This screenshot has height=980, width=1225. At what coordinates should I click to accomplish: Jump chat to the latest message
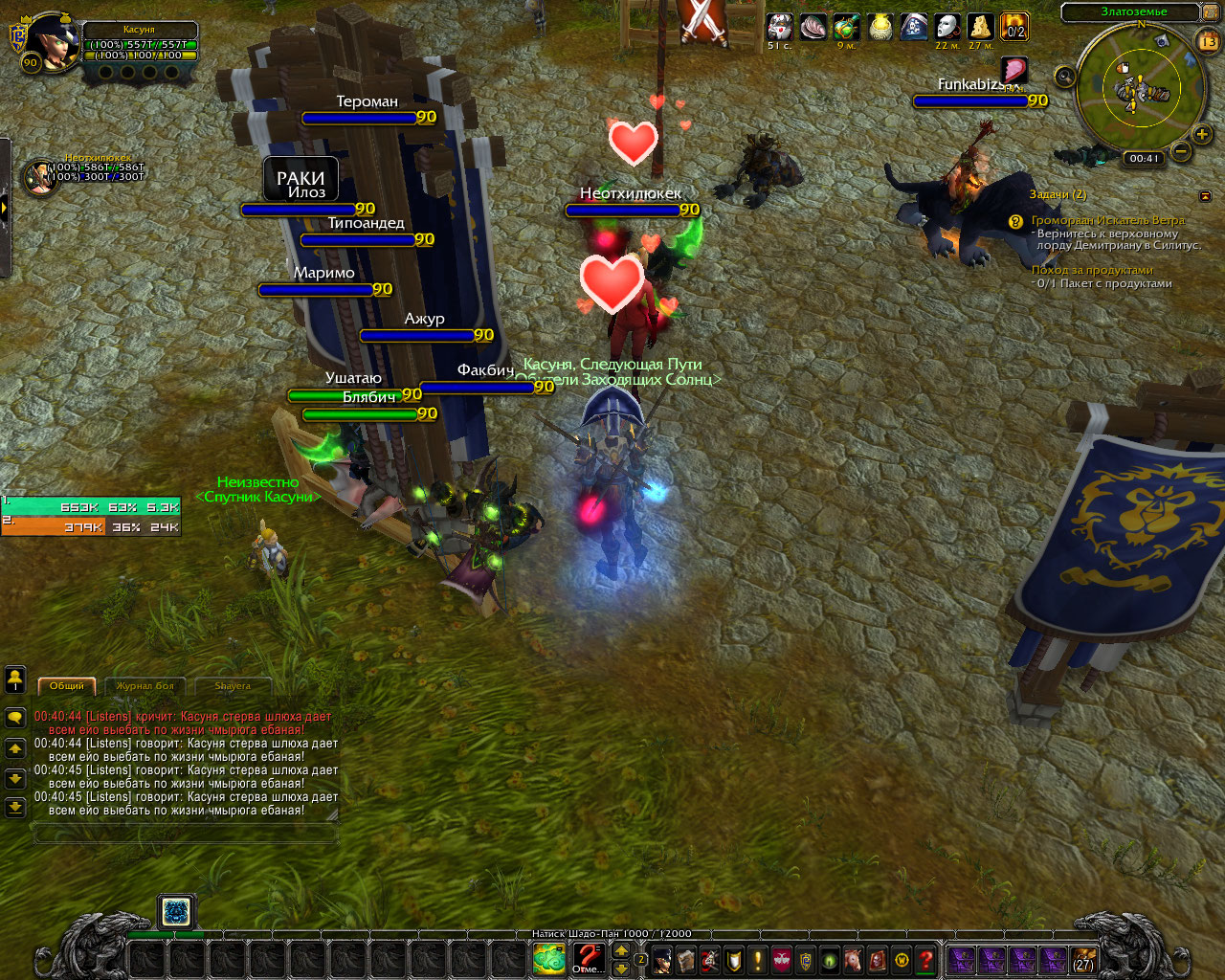pyautogui.click(x=15, y=808)
